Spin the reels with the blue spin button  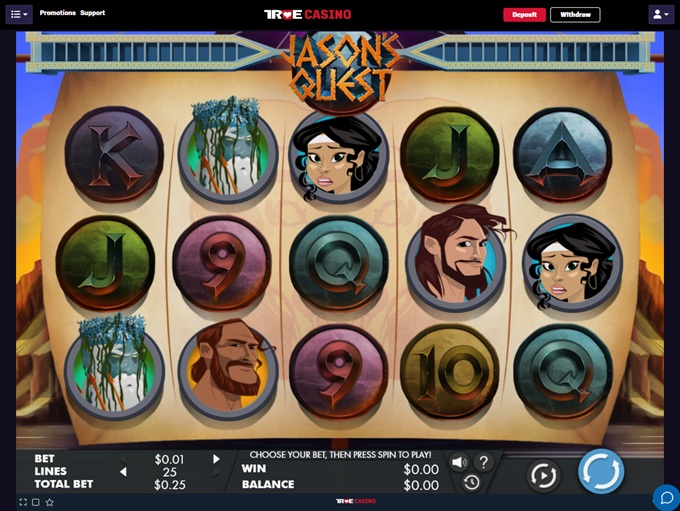[601, 471]
